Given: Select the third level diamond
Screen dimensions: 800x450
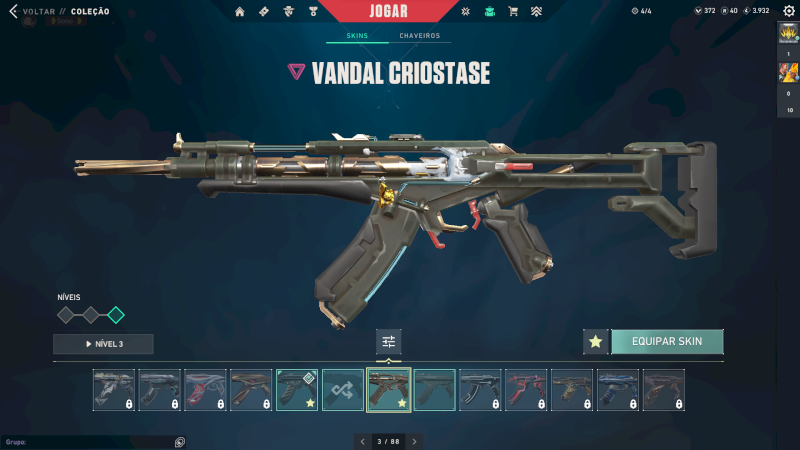Looking at the screenshot, I should tap(116, 315).
